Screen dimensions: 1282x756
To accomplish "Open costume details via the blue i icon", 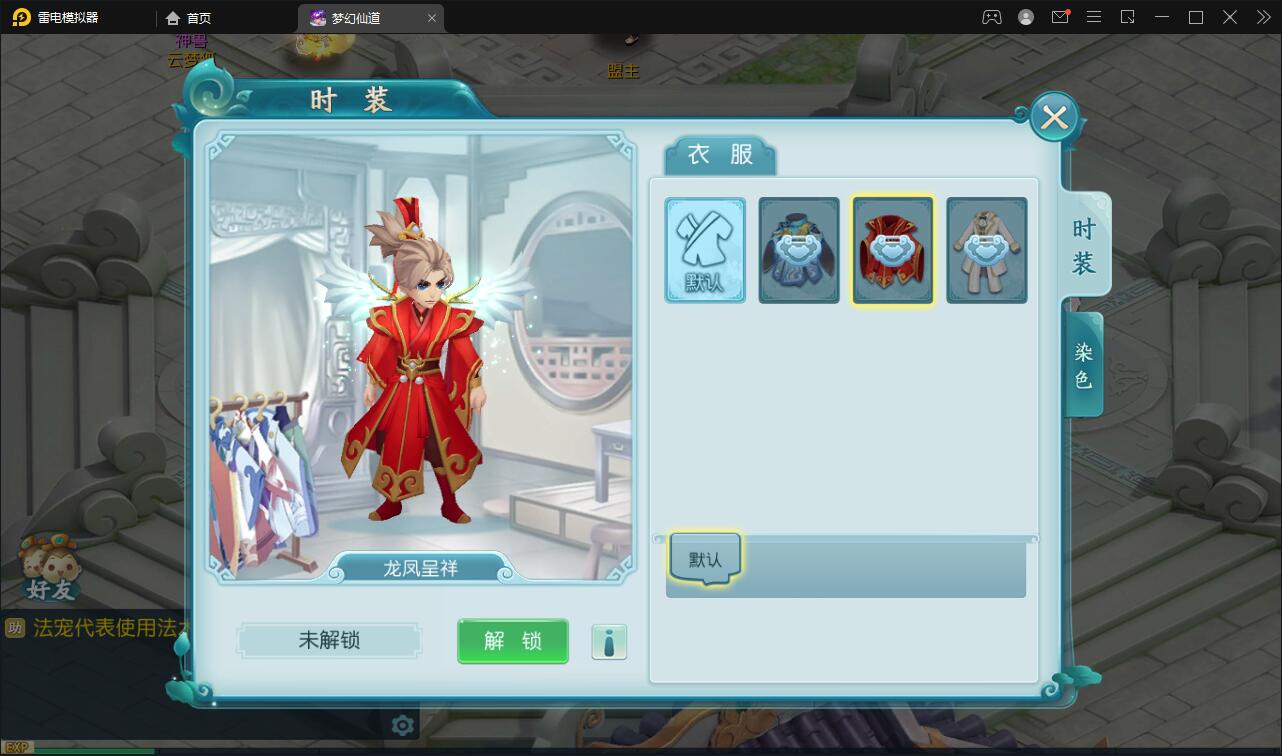I will tap(609, 642).
